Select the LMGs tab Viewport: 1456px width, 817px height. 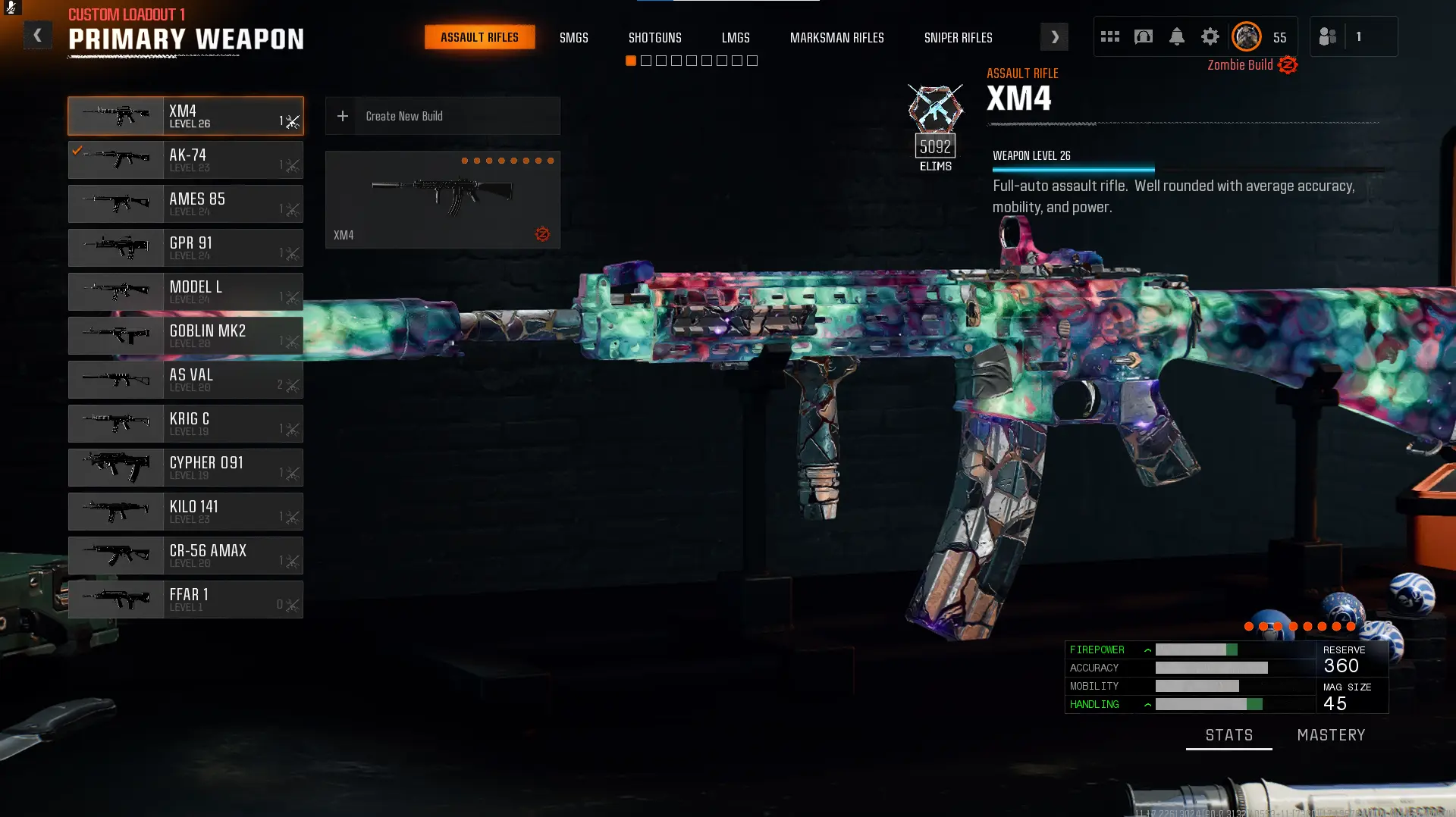pos(735,38)
